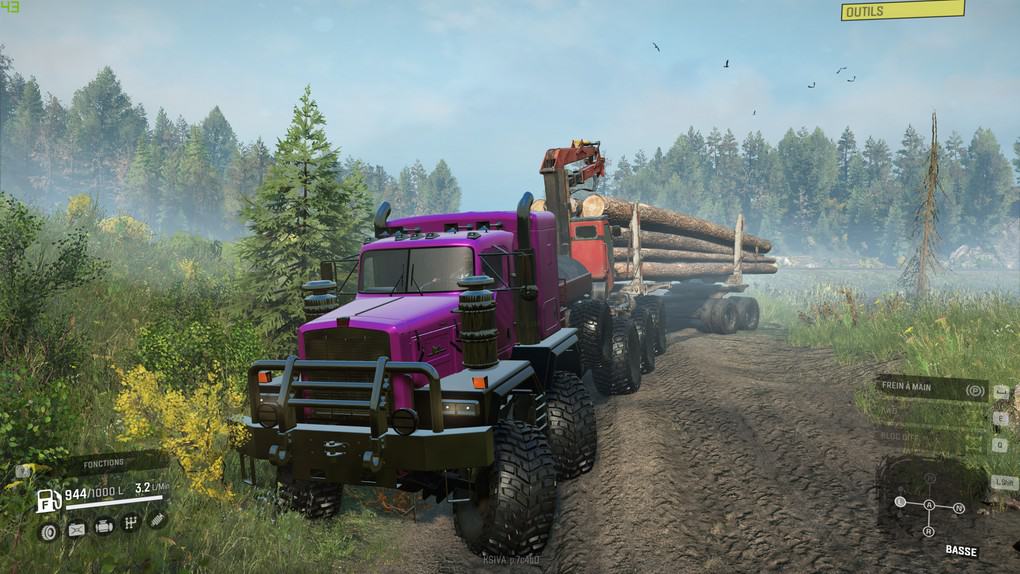Shift to the N neutral gear node
1020x574 pixels.
(x=959, y=508)
